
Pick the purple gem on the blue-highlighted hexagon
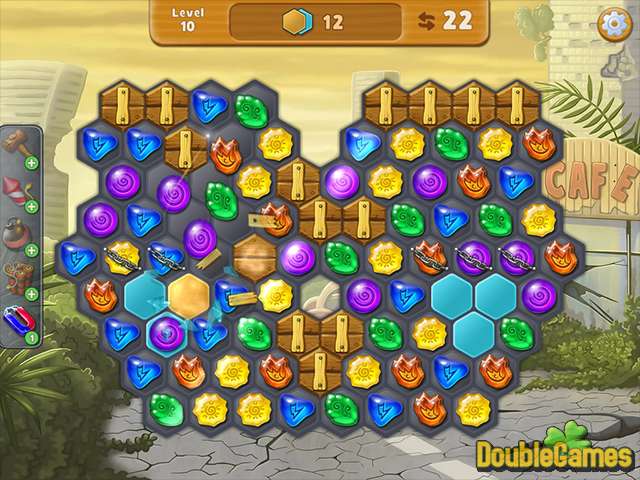166,332
